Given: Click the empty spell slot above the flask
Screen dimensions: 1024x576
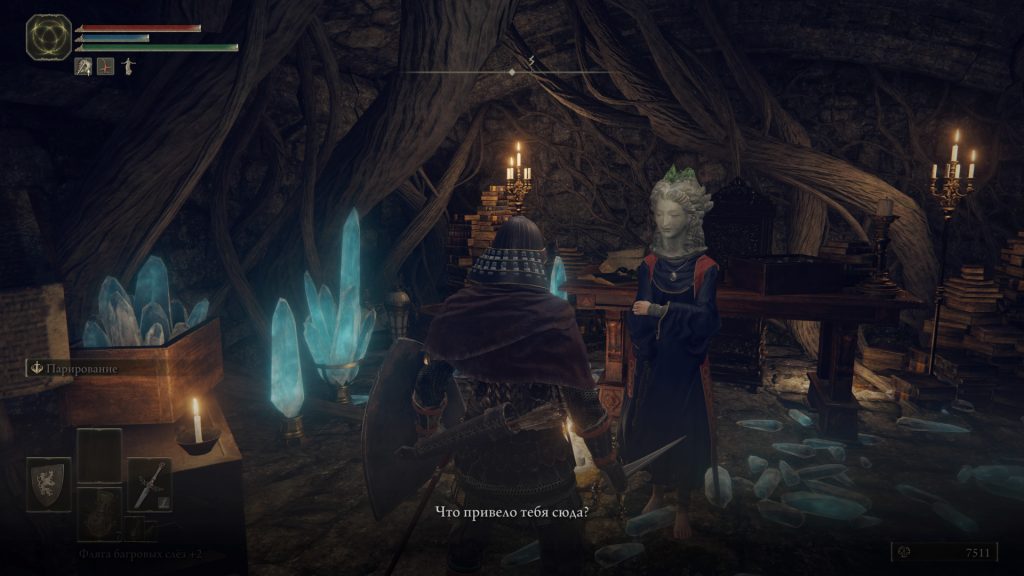Looking at the screenshot, I should 98,456.
